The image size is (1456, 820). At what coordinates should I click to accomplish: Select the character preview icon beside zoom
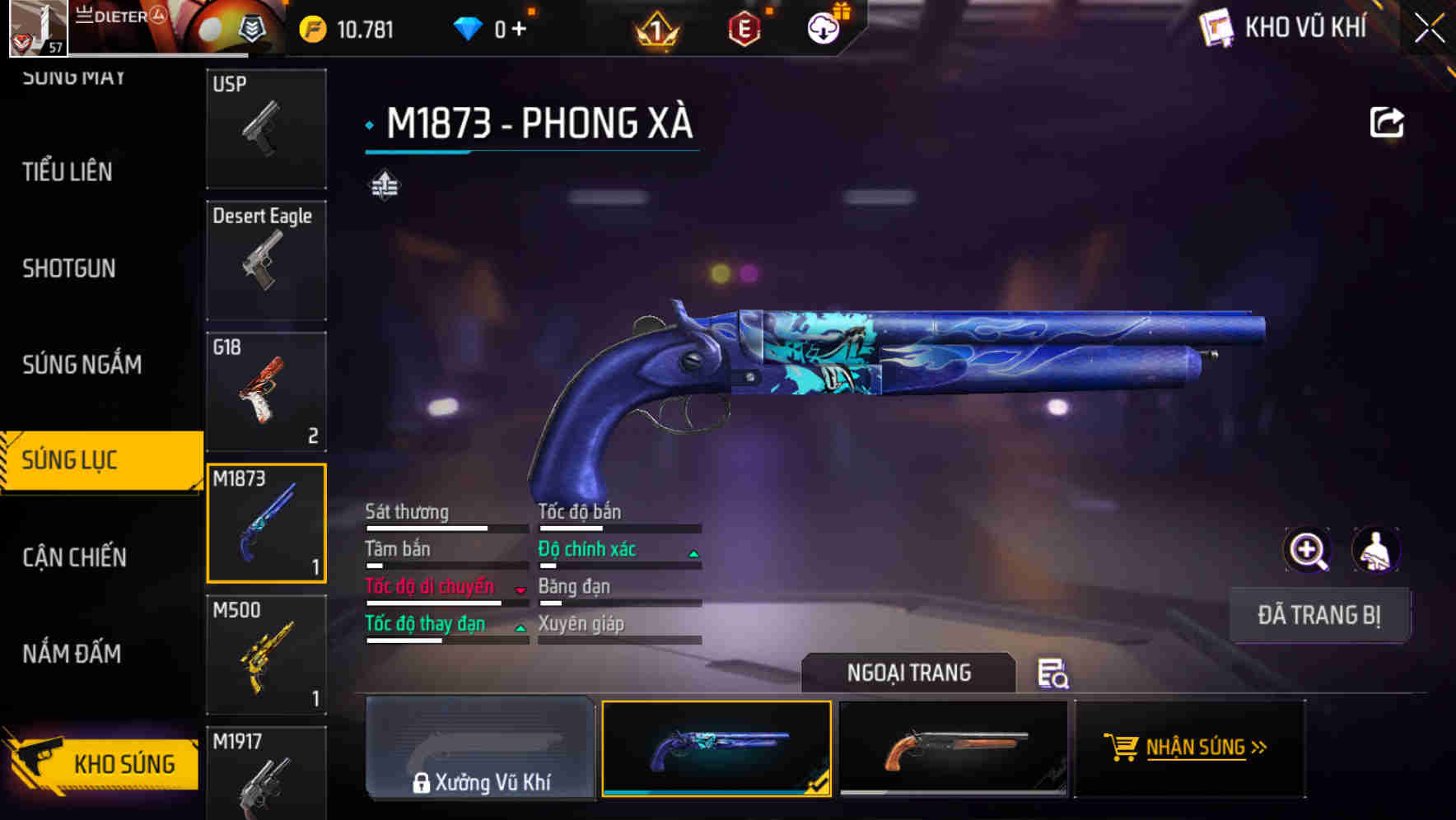click(1374, 549)
